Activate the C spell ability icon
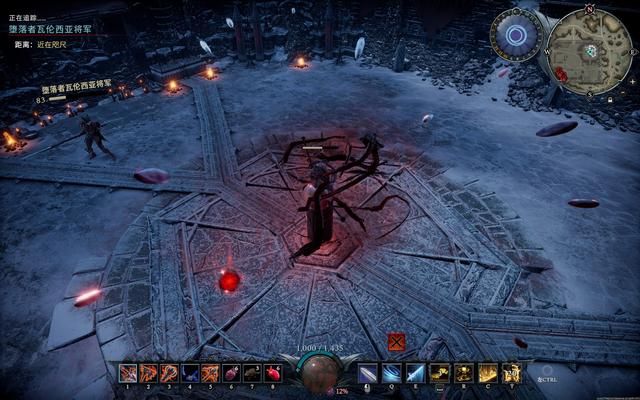This screenshot has height=400, width=640. 488,373
